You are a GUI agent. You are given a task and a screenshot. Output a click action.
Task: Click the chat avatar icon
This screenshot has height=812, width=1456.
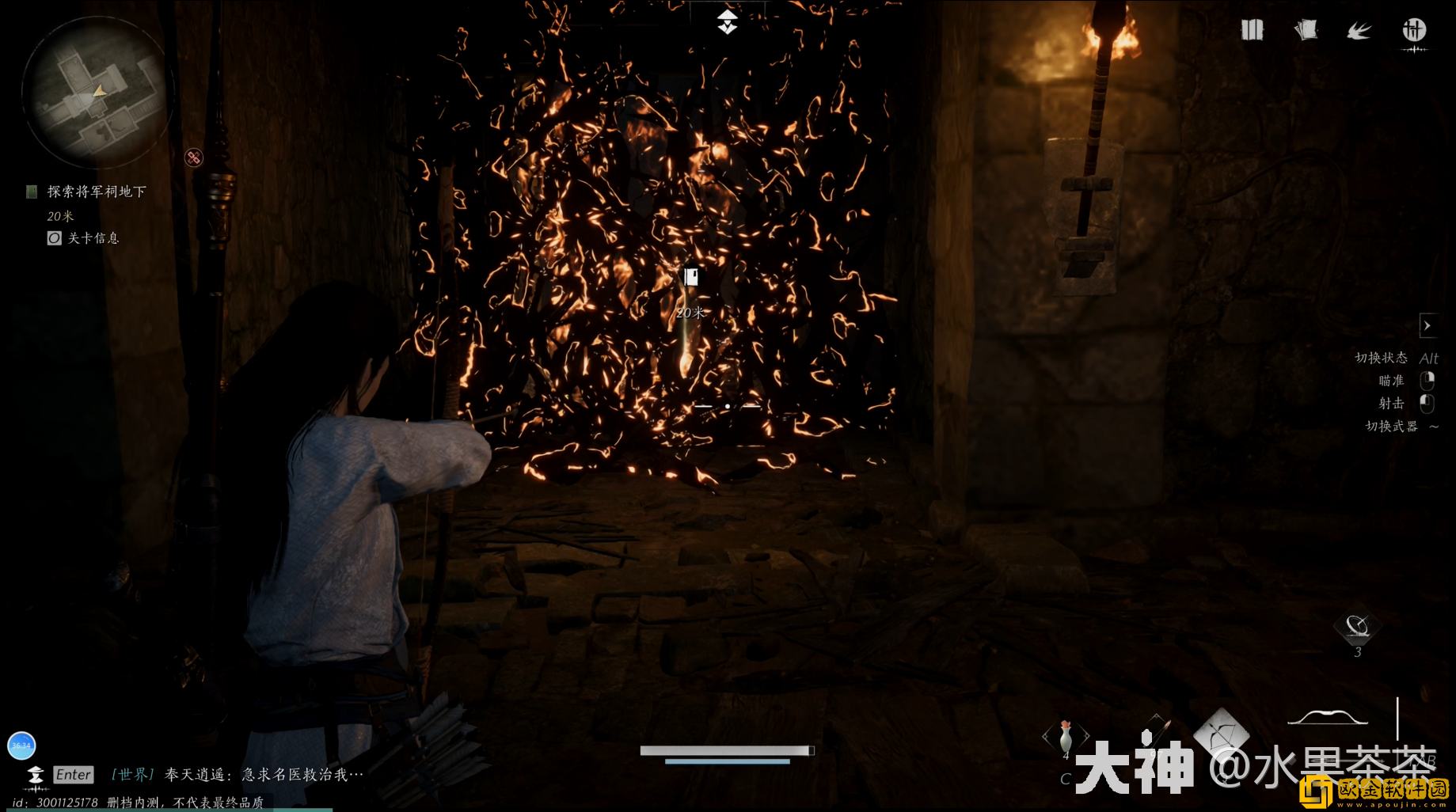[36, 775]
